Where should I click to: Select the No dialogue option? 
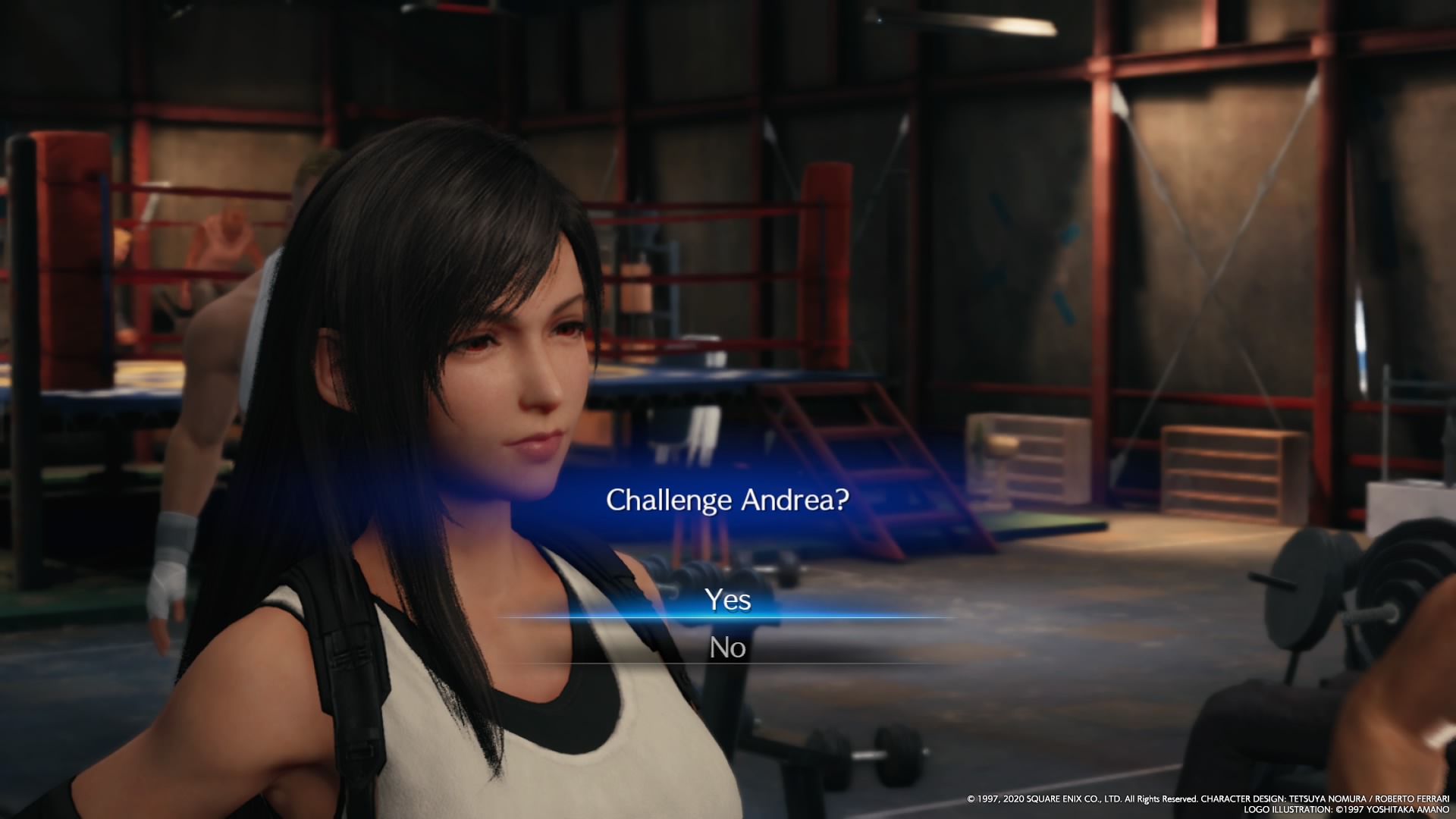coord(728,648)
